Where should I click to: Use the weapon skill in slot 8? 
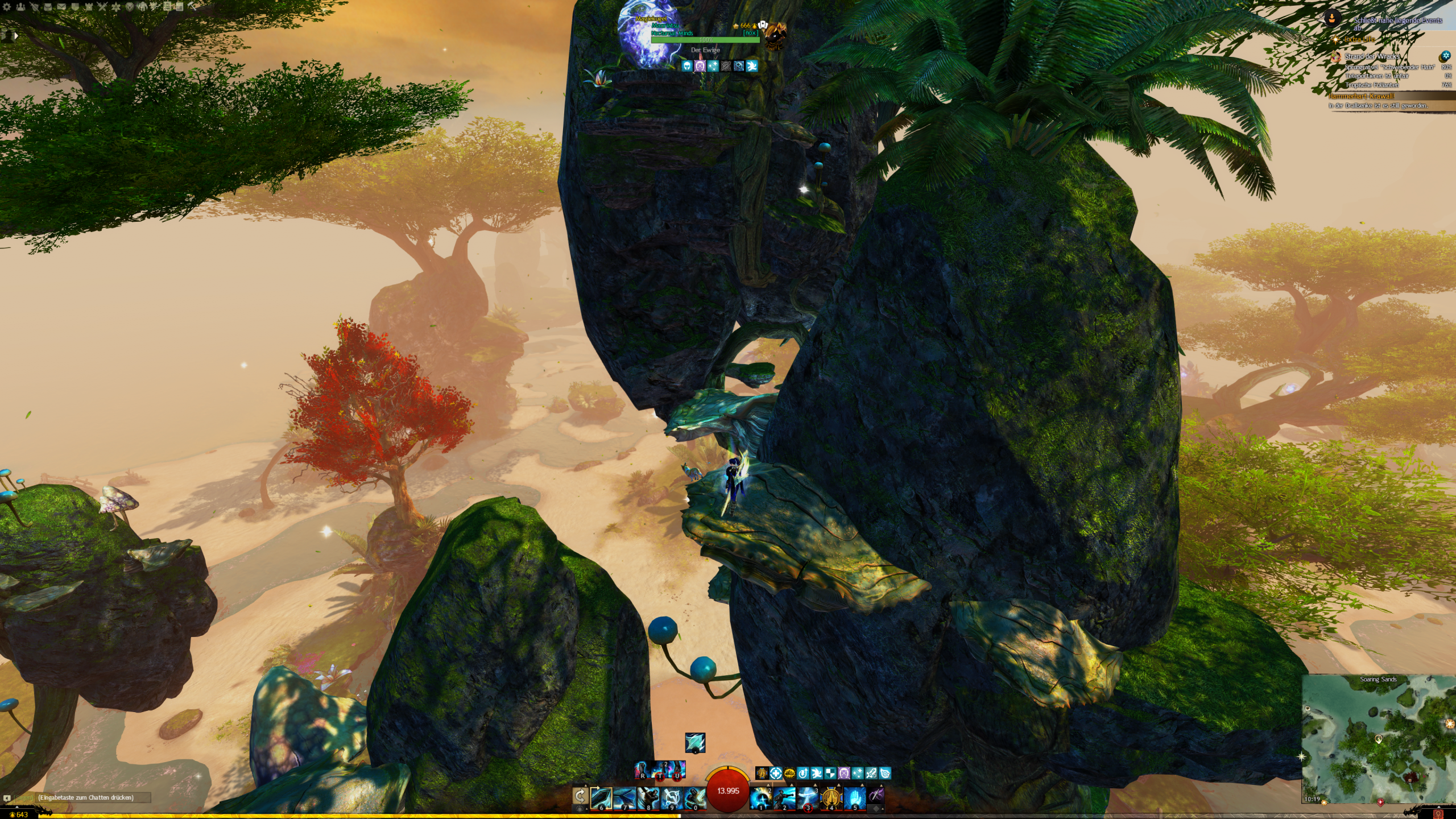648,798
